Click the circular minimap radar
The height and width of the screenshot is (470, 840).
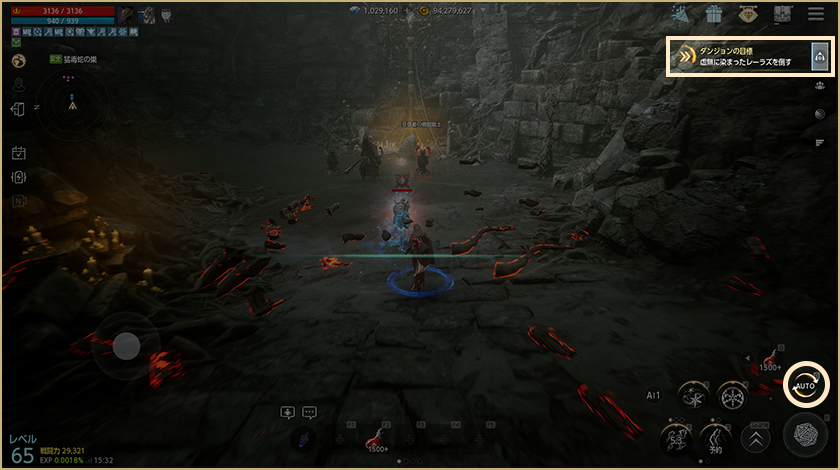73,103
